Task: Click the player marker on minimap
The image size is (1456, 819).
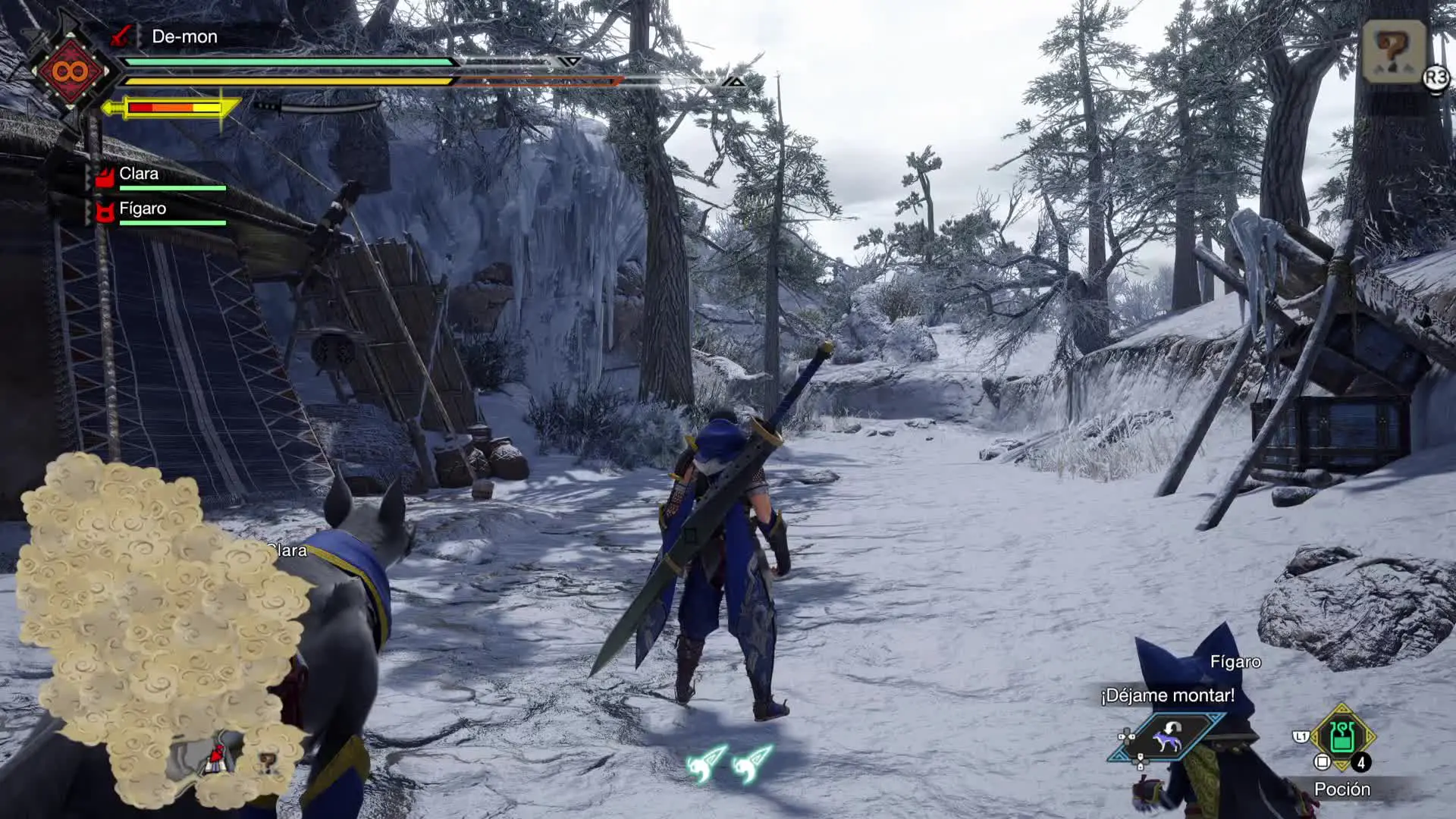Action: 216,758
